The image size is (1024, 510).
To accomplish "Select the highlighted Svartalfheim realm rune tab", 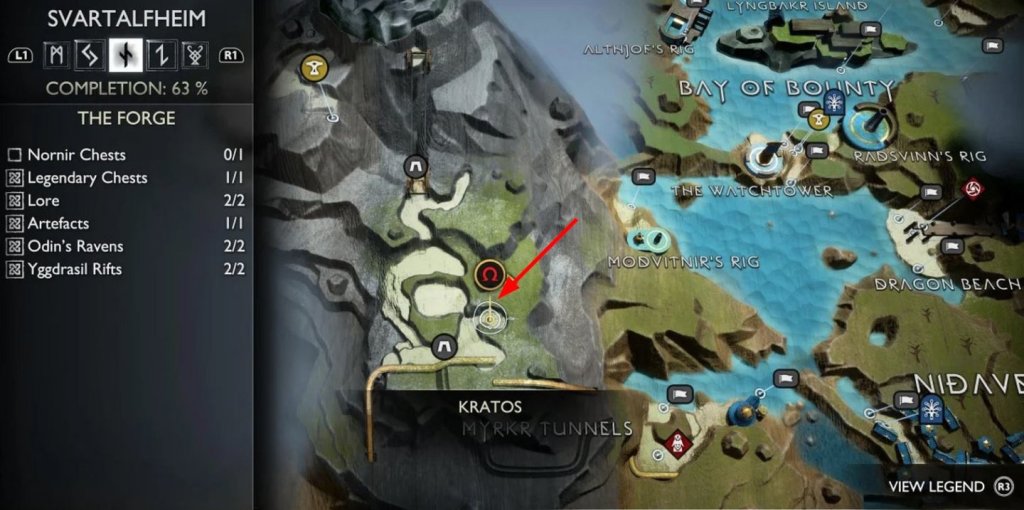I will (125, 54).
